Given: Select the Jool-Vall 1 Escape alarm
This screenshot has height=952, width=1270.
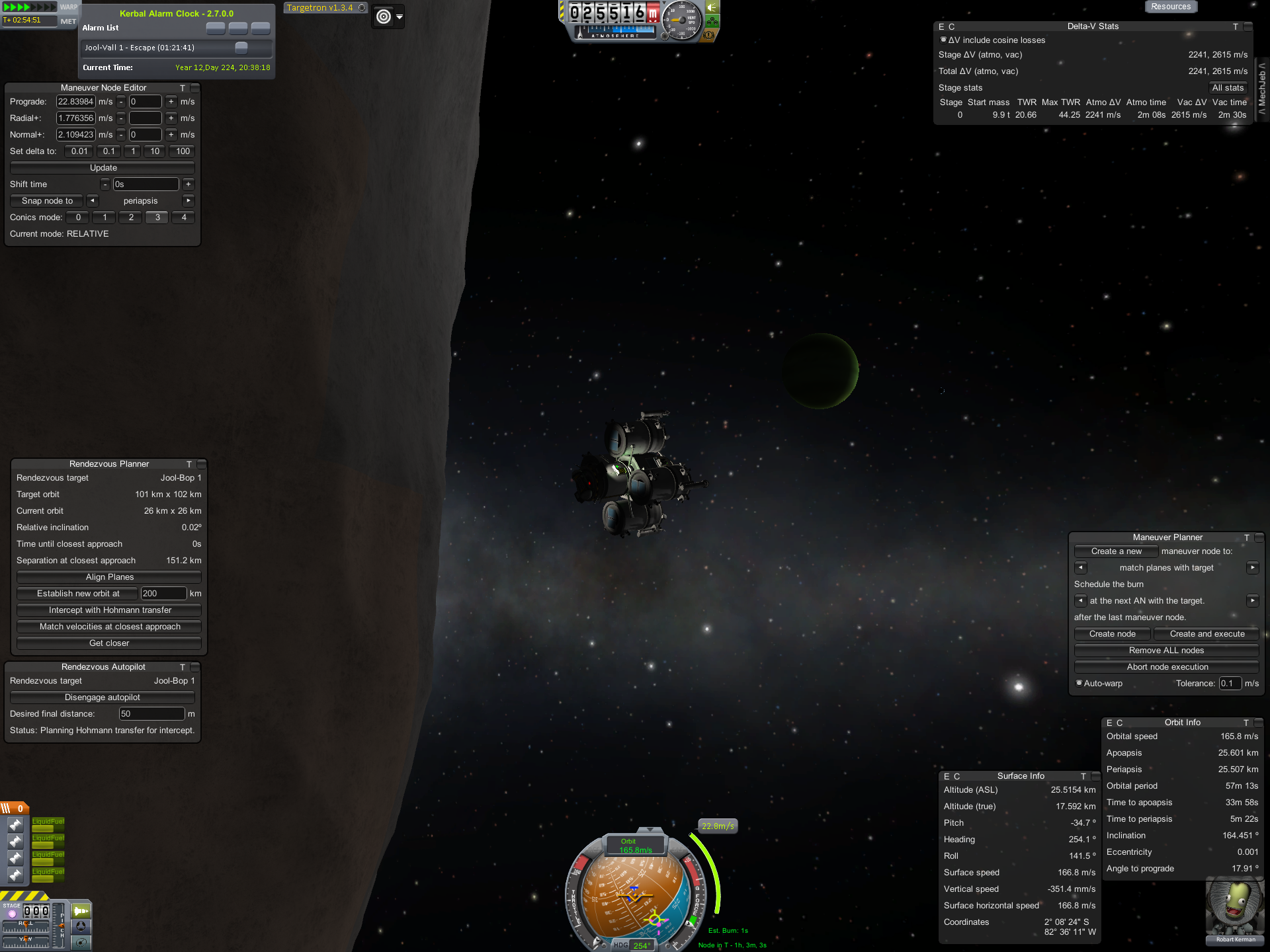Looking at the screenshot, I should [159, 48].
